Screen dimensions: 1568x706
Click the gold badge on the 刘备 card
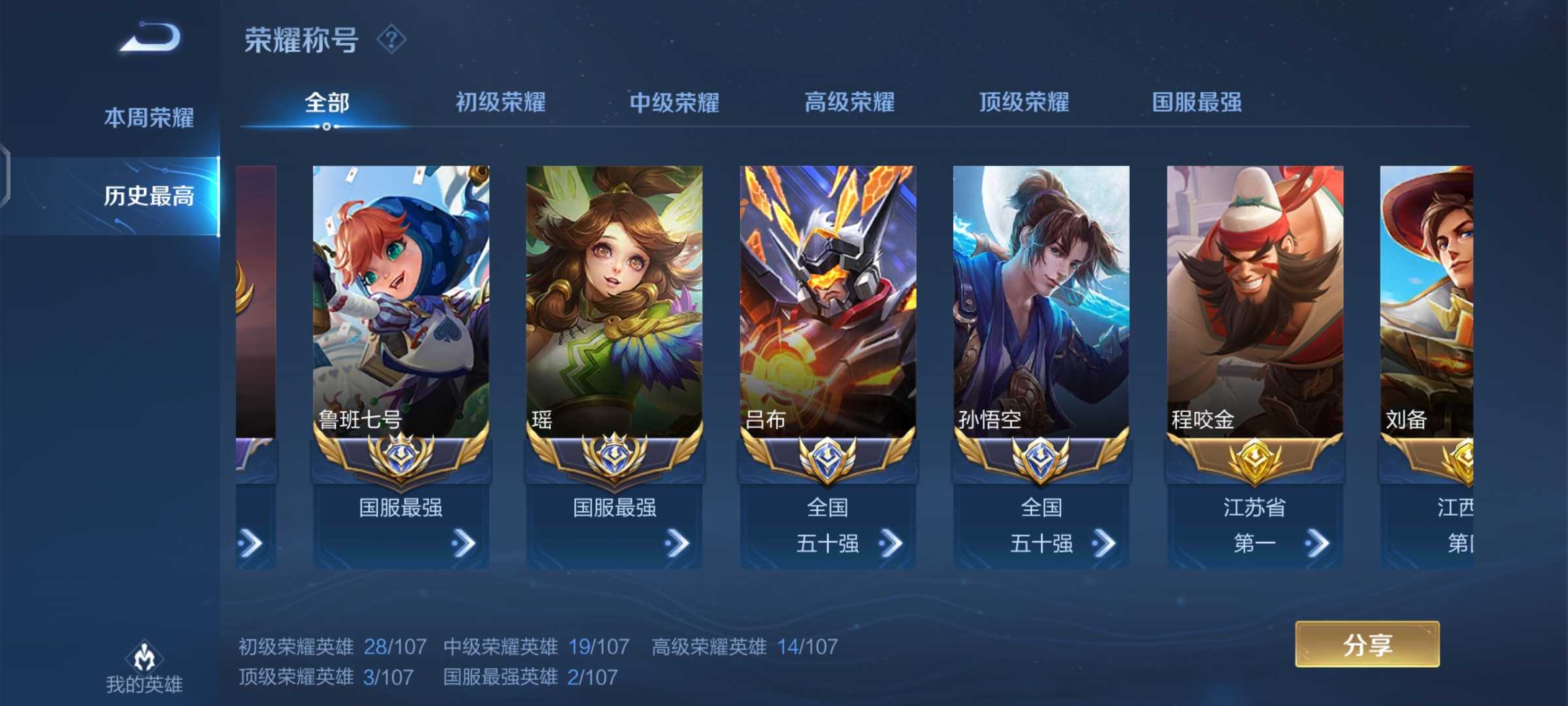click(x=1467, y=462)
